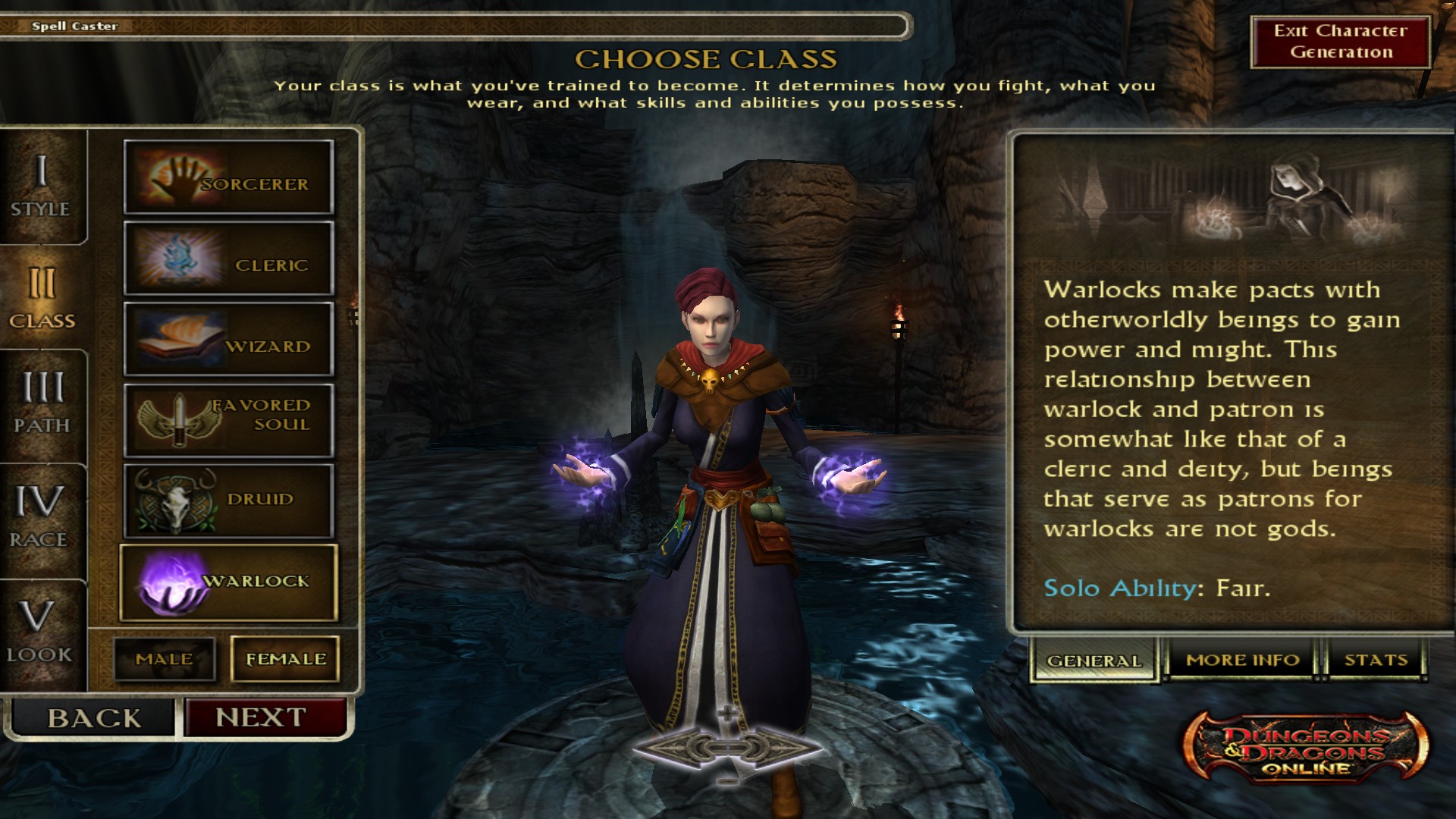Viewport: 1456px width, 819px height.
Task: Switch character gender to Male
Action: 165,659
